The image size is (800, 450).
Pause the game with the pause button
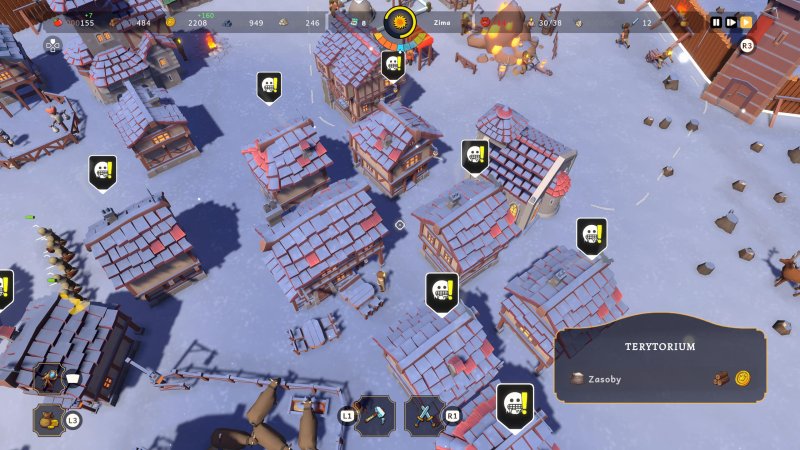pos(716,22)
